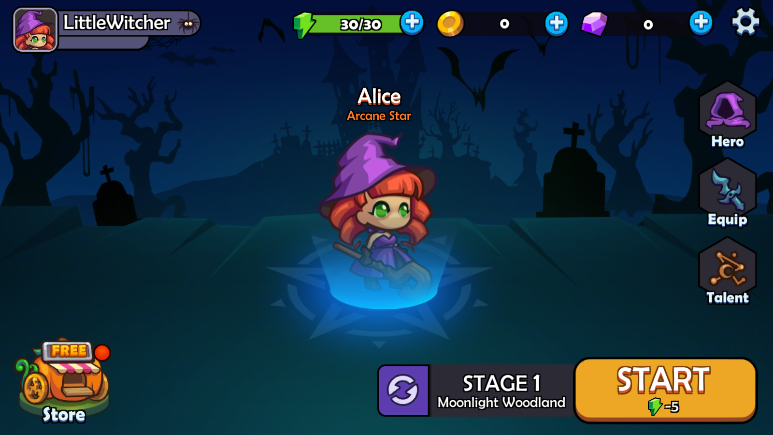Buy more gold coins with plus button
The width and height of the screenshot is (773, 435).
[x=557, y=22]
